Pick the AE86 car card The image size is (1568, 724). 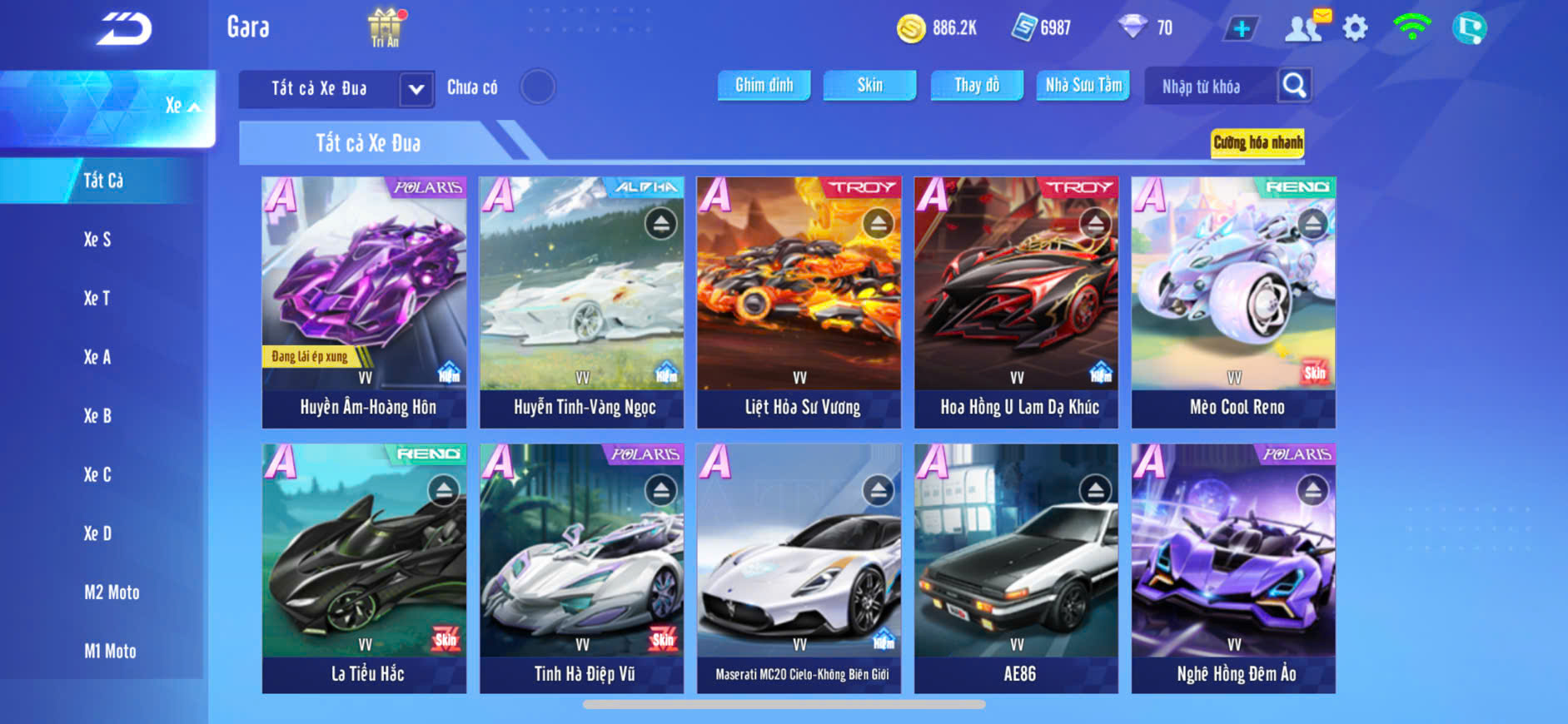pyautogui.click(x=1016, y=568)
